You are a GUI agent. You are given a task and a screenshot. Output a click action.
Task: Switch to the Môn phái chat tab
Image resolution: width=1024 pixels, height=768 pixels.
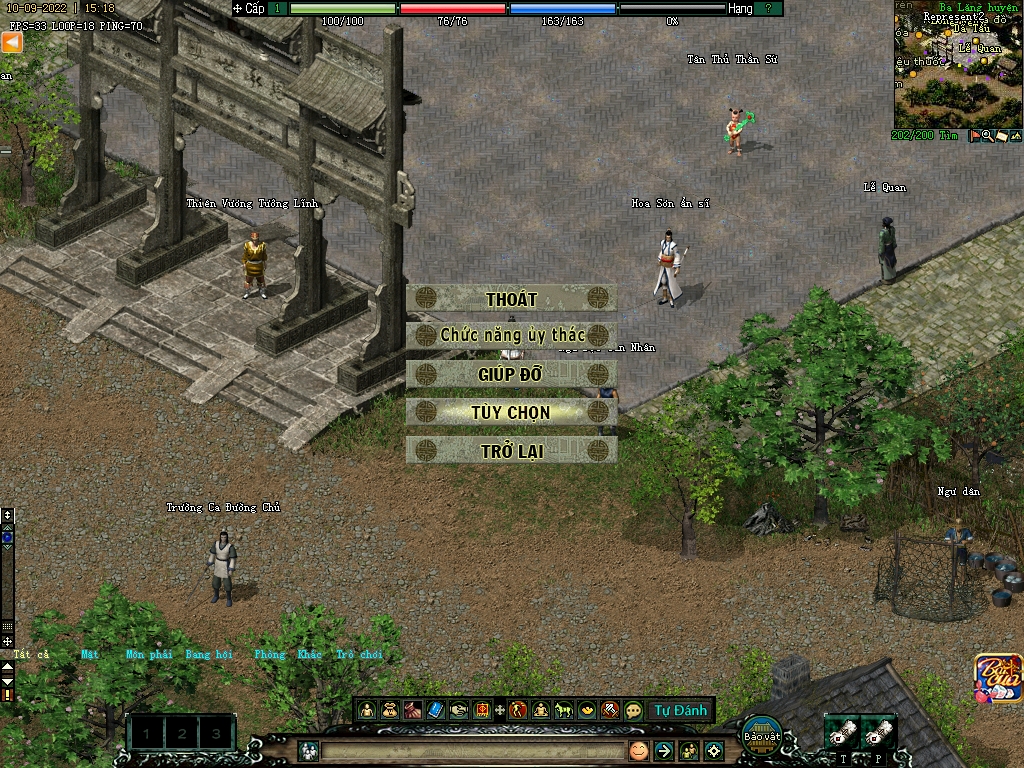tap(149, 655)
